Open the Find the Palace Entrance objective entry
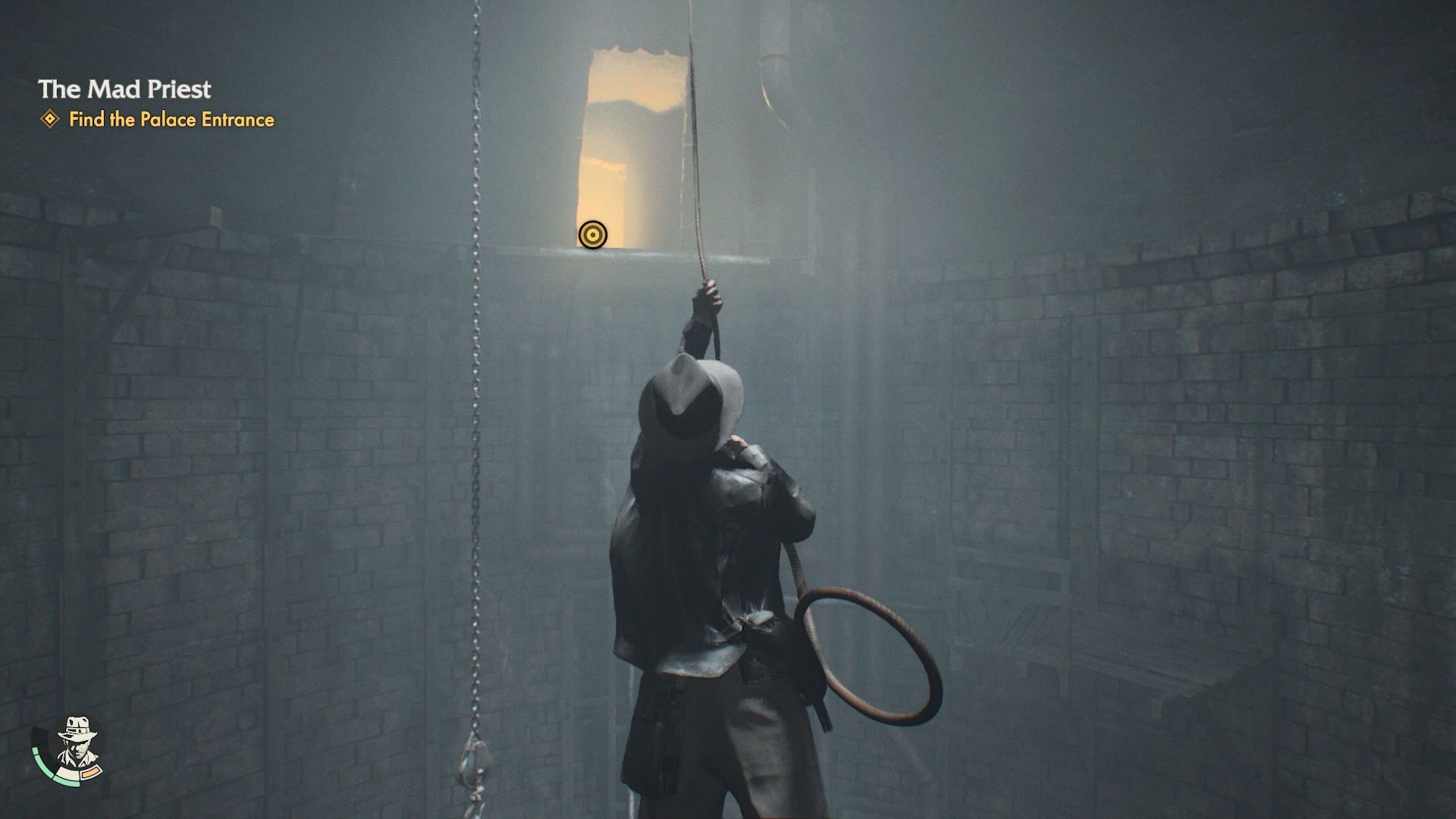Image resolution: width=1456 pixels, height=819 pixels. 172,120
